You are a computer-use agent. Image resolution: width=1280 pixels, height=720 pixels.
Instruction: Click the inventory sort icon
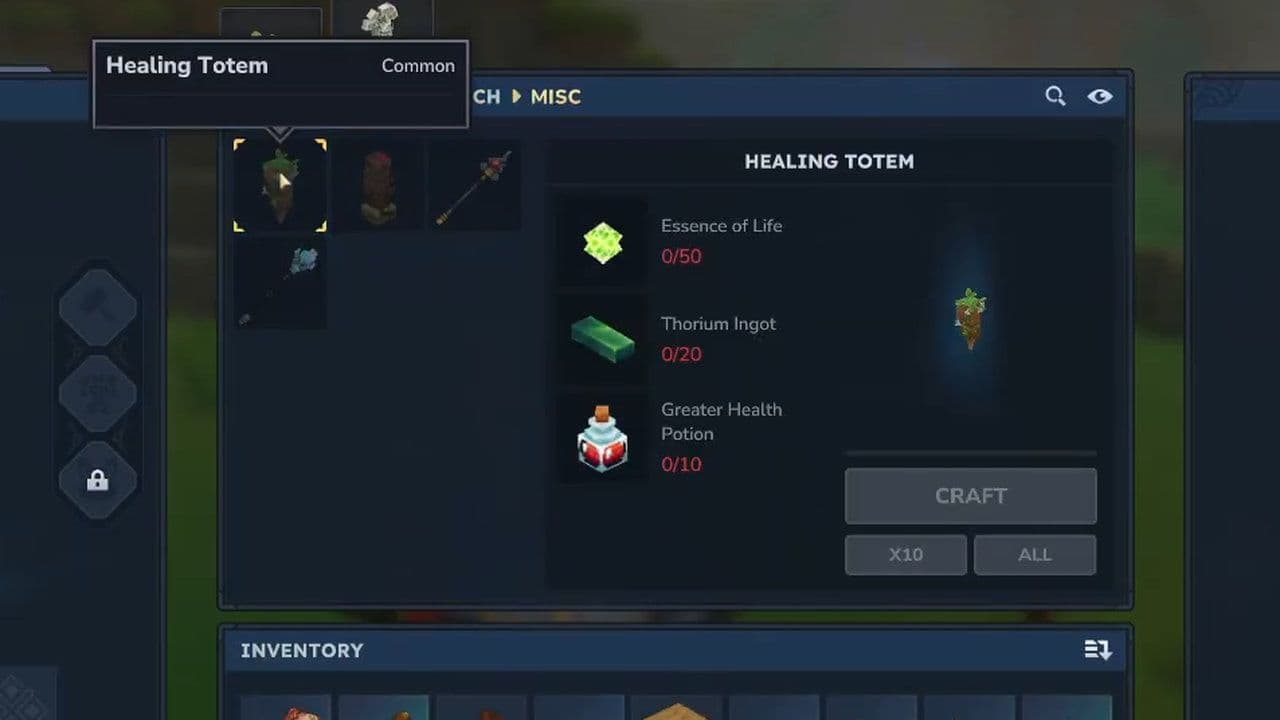1097,650
